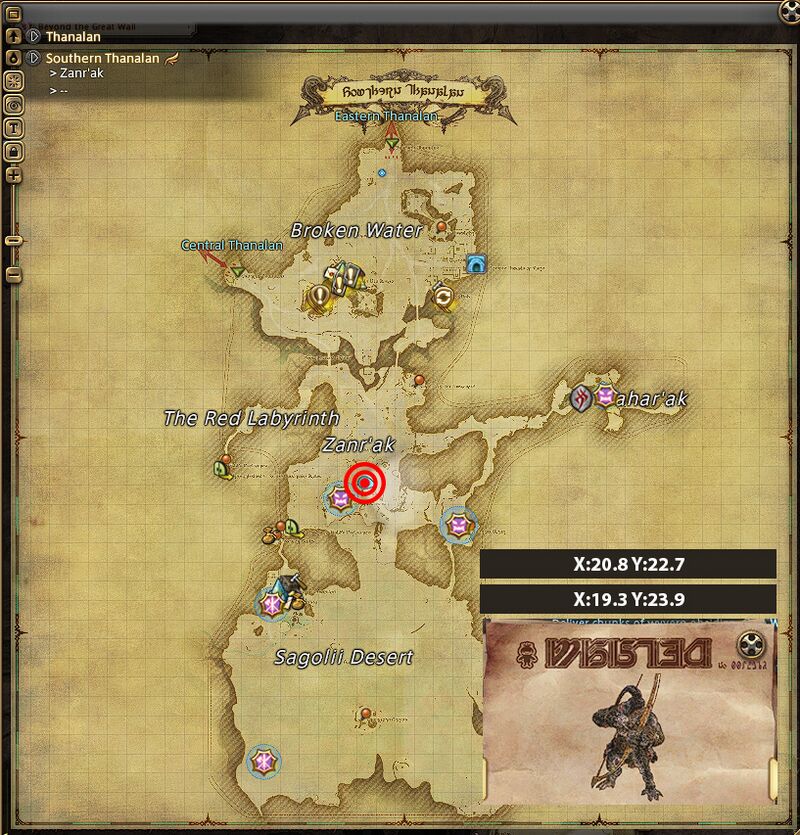Click the up-arrow button in map sidebar
The image size is (800, 835).
pyautogui.click(x=14, y=36)
